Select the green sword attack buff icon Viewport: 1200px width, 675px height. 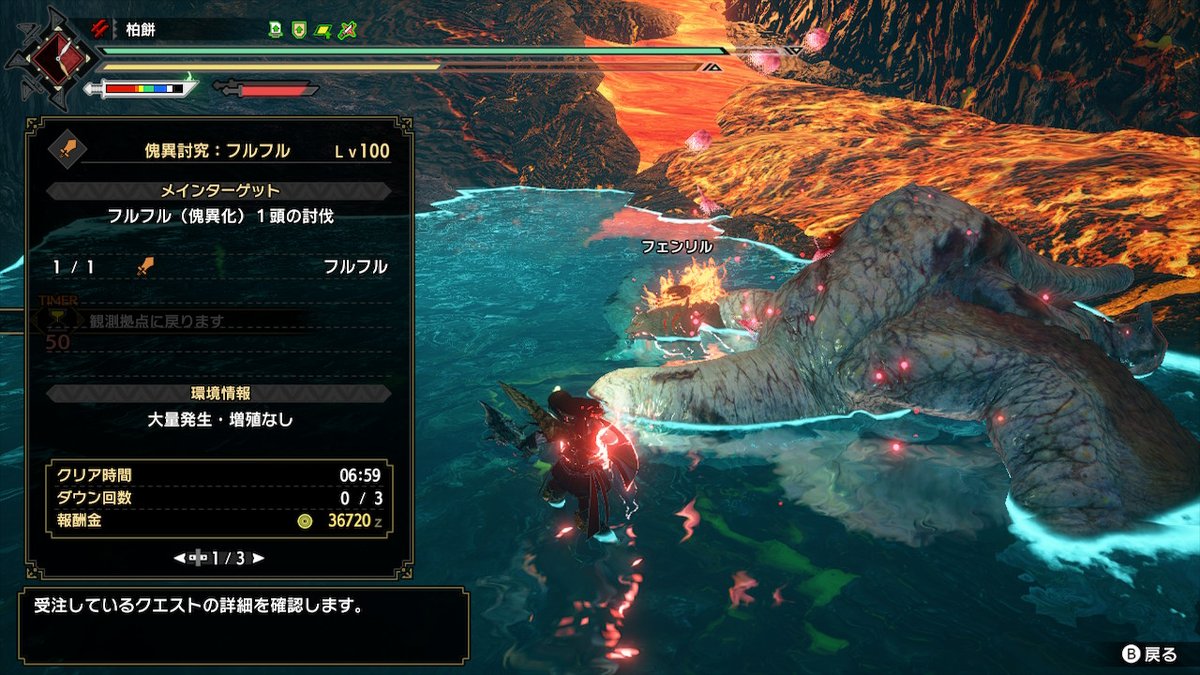pyautogui.click(x=347, y=30)
